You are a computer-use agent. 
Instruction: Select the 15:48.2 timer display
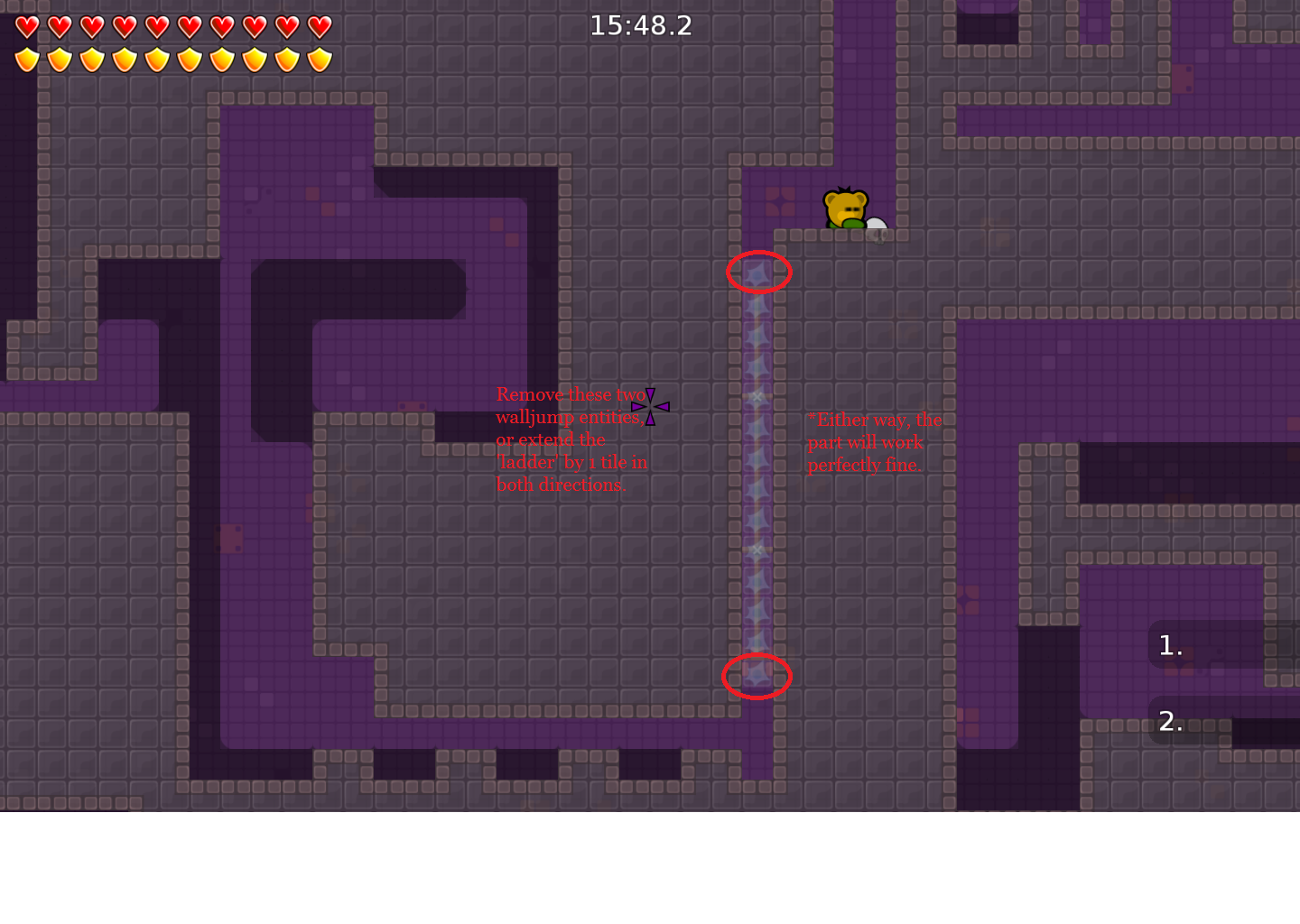click(x=641, y=25)
